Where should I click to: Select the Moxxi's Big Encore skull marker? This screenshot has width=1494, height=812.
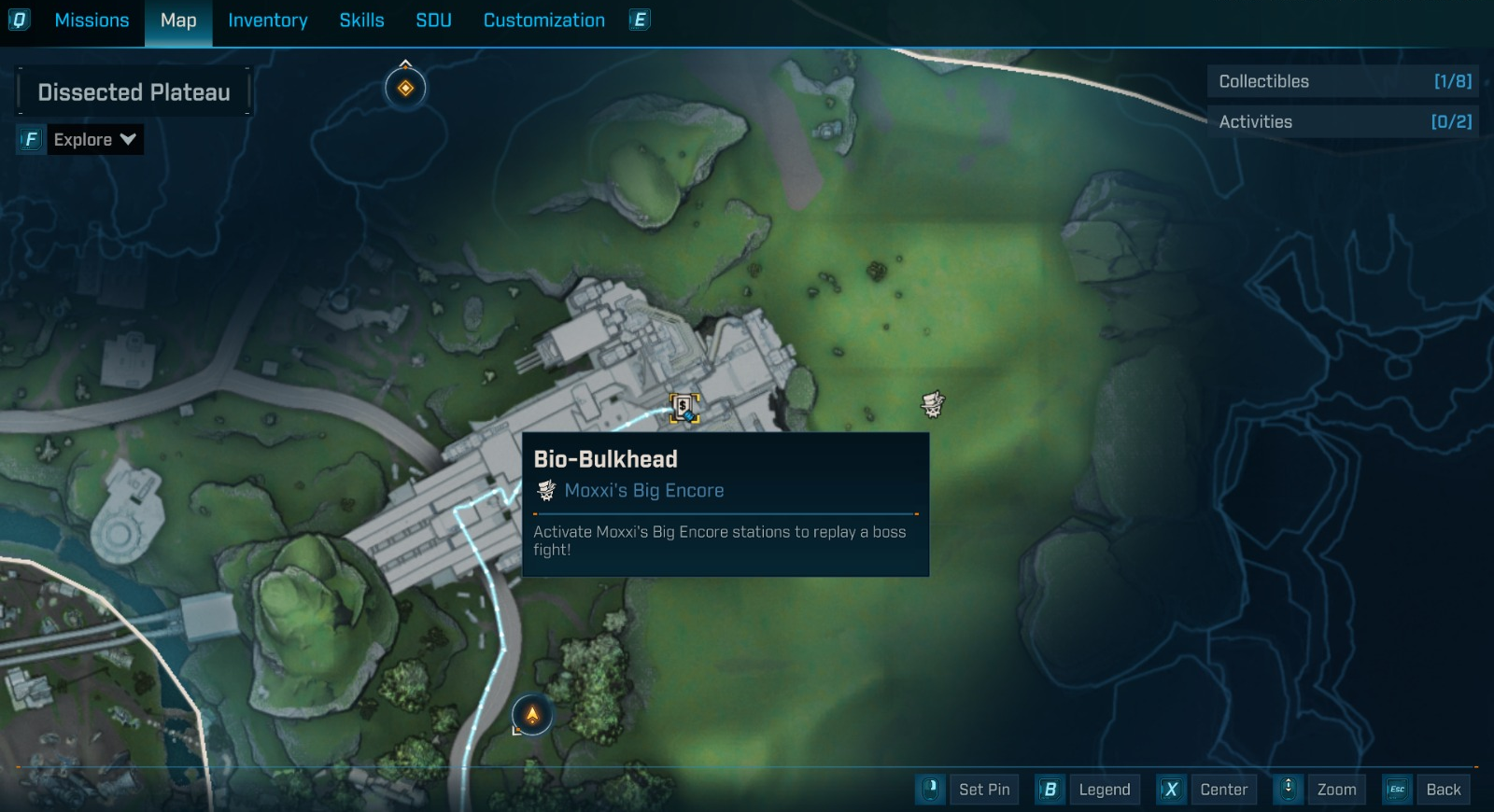tap(933, 404)
